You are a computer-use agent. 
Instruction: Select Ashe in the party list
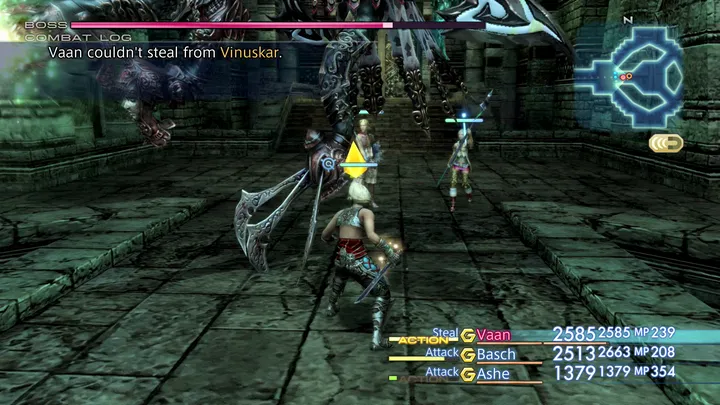[494, 373]
